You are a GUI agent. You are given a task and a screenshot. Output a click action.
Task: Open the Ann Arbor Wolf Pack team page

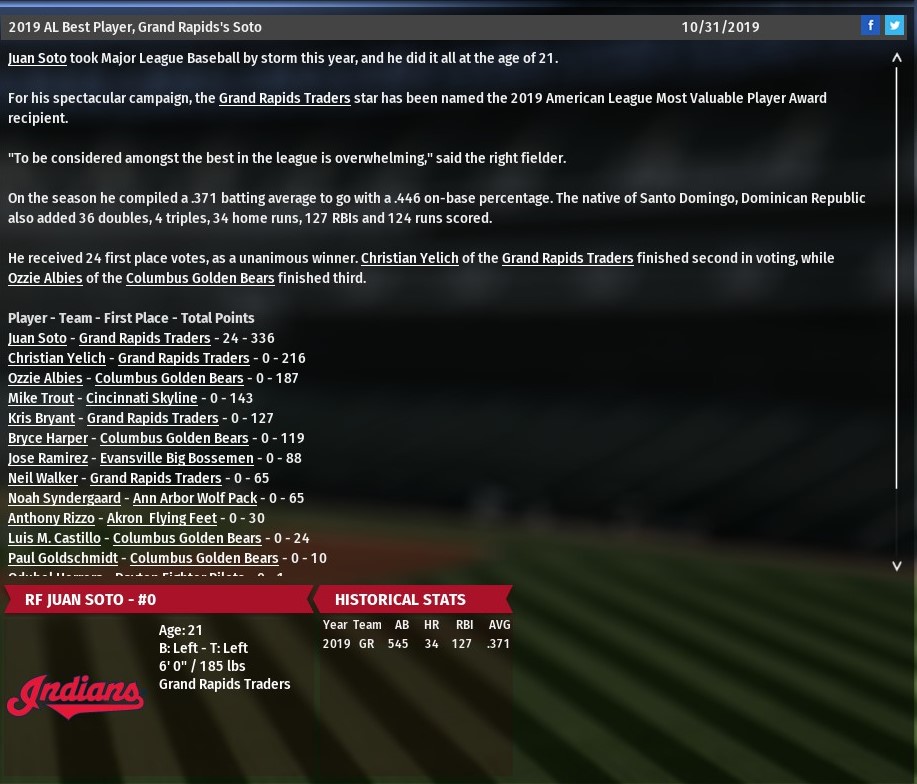[195, 498]
